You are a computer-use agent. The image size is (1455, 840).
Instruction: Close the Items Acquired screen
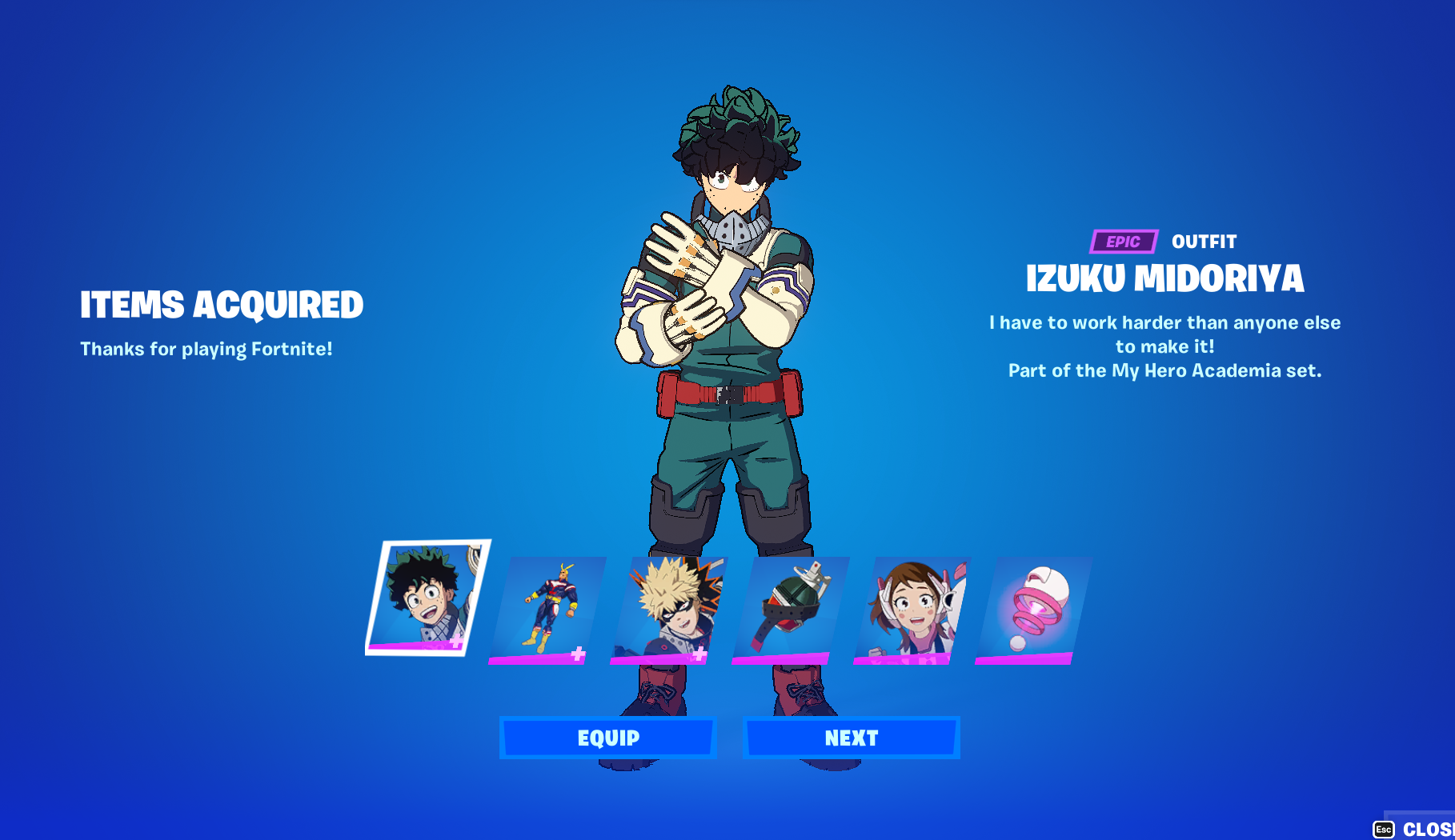pos(1417,829)
